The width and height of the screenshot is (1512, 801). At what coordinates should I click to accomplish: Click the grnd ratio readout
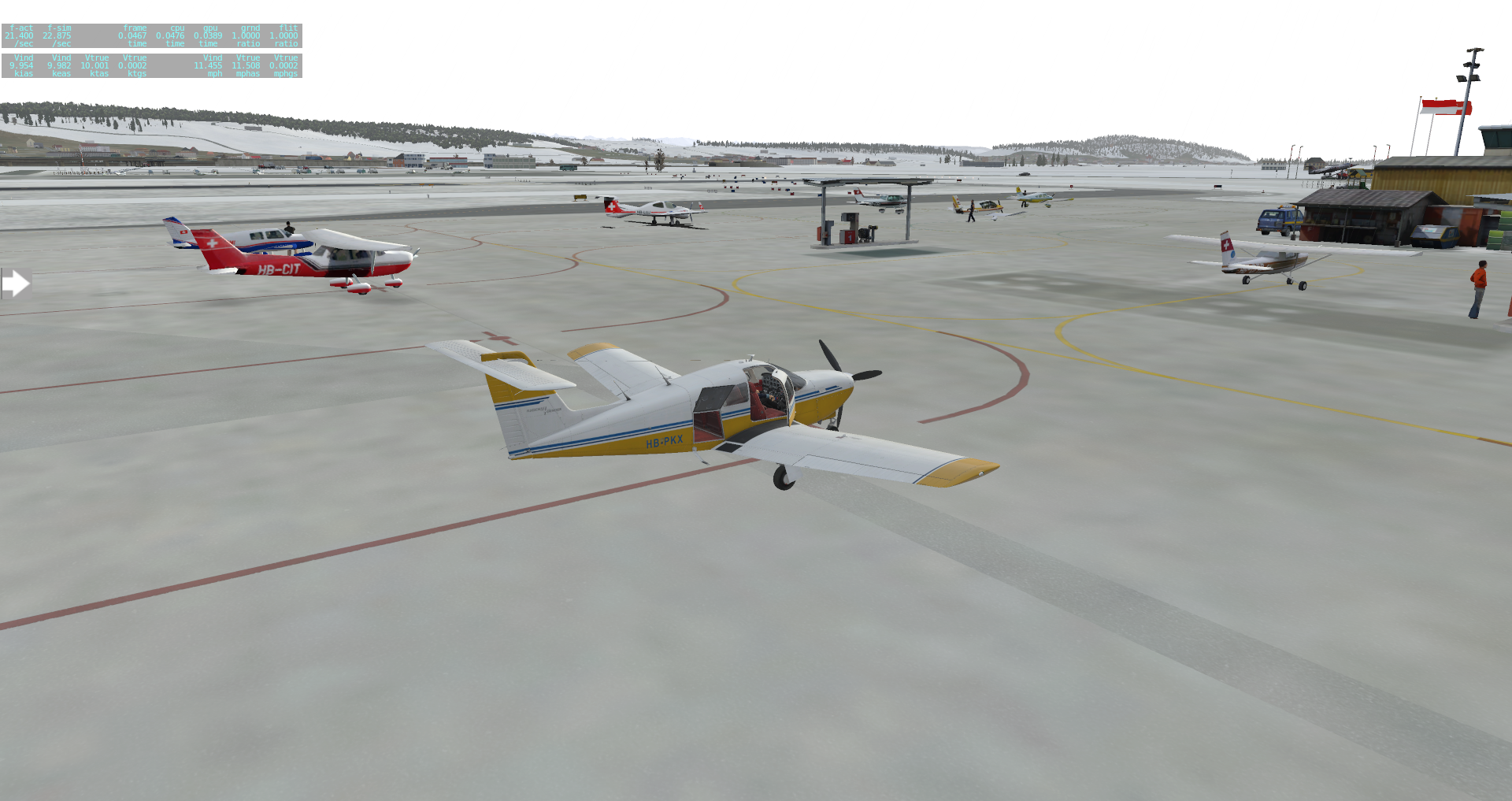(248, 35)
